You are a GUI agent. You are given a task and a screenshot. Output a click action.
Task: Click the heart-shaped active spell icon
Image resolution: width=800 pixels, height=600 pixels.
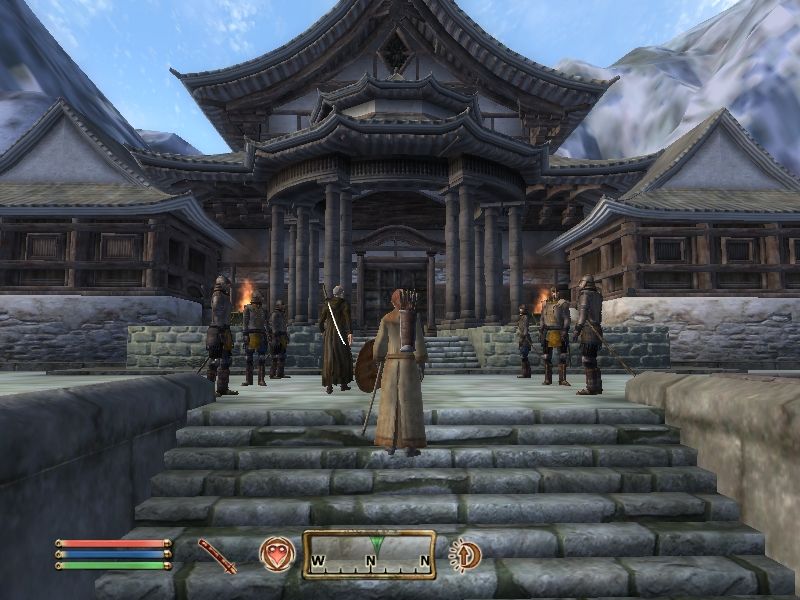pos(276,554)
